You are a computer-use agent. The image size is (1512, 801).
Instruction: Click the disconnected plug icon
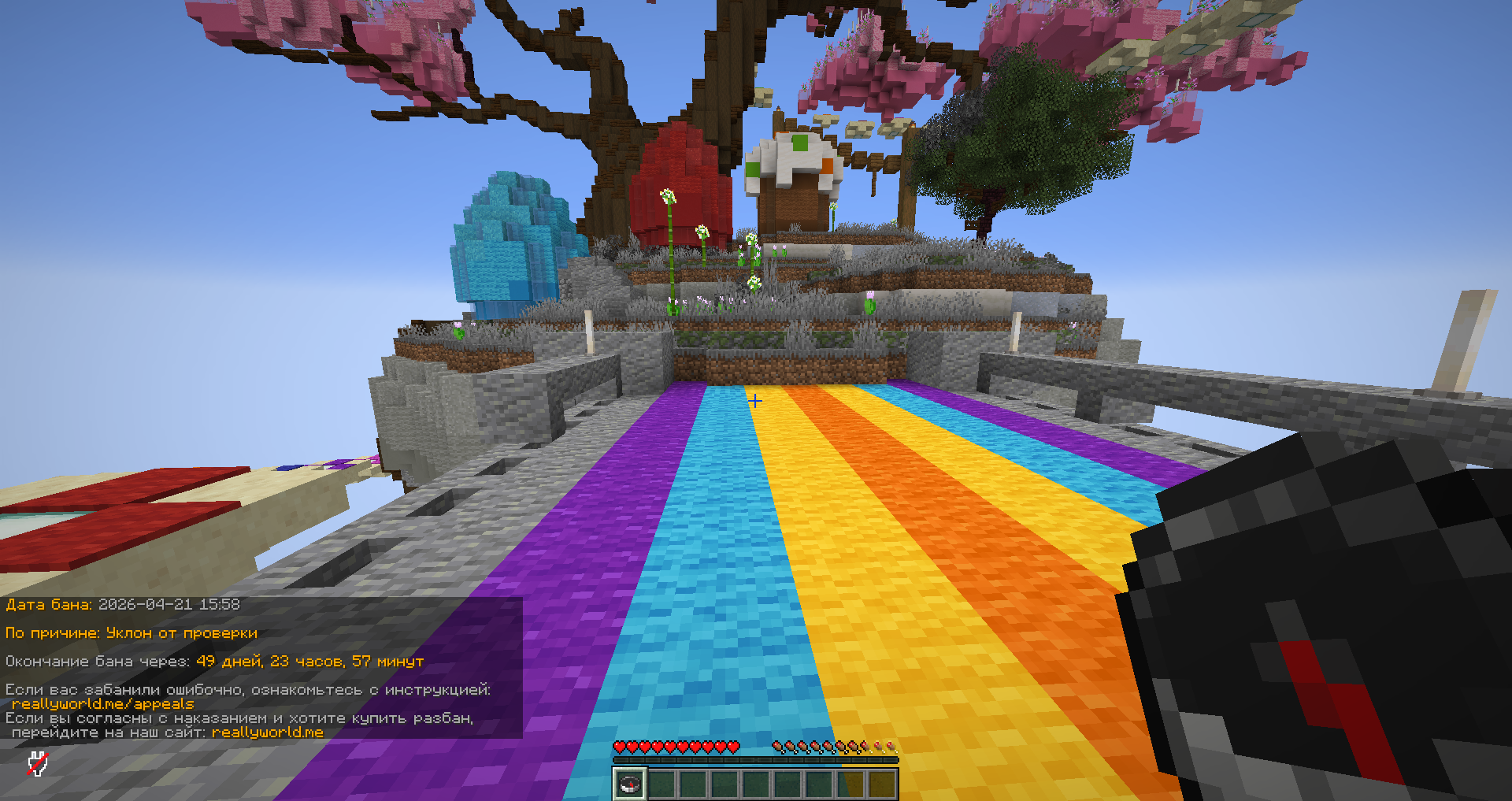pyautogui.click(x=38, y=763)
